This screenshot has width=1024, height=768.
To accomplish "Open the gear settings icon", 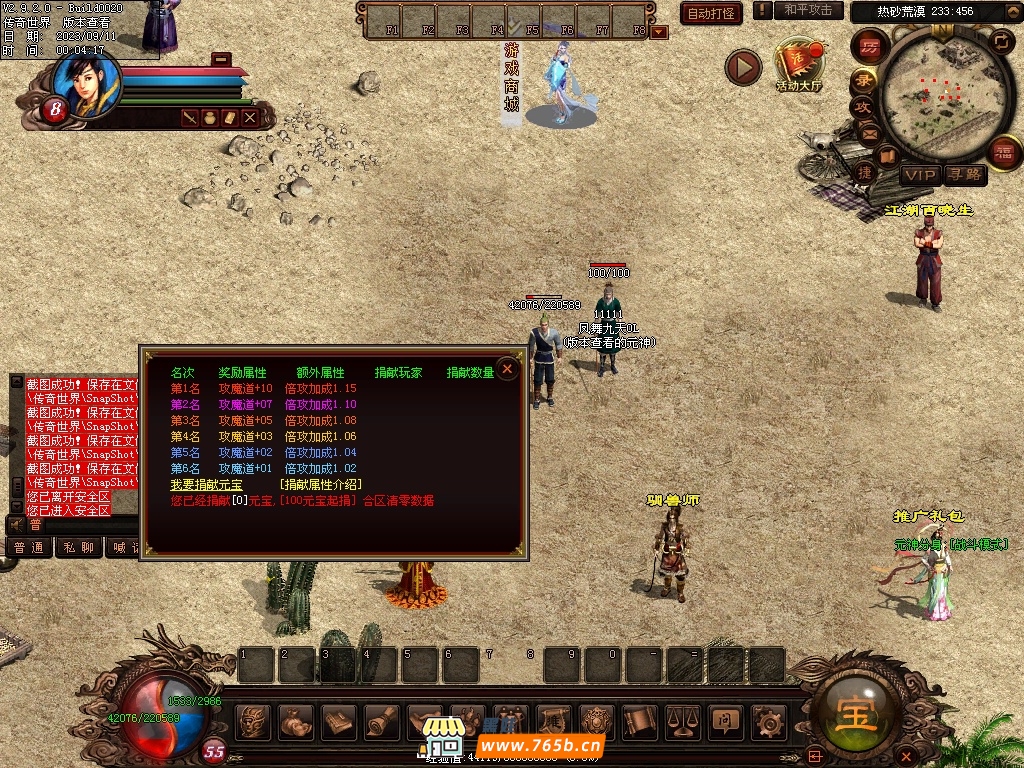I will [767, 720].
